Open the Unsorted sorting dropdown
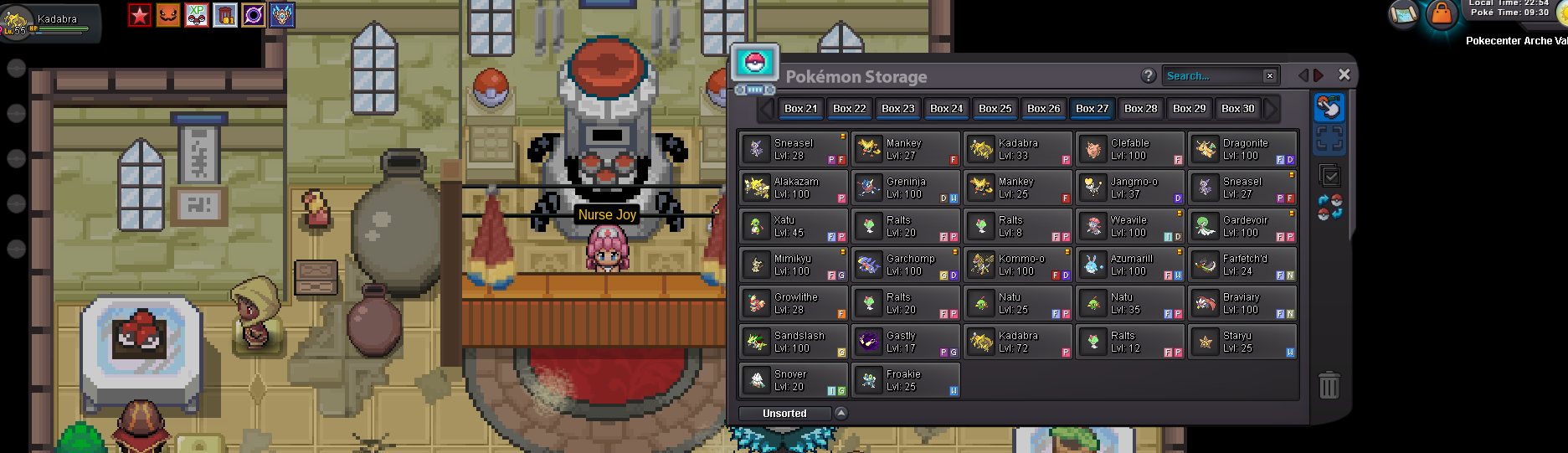 (841, 413)
